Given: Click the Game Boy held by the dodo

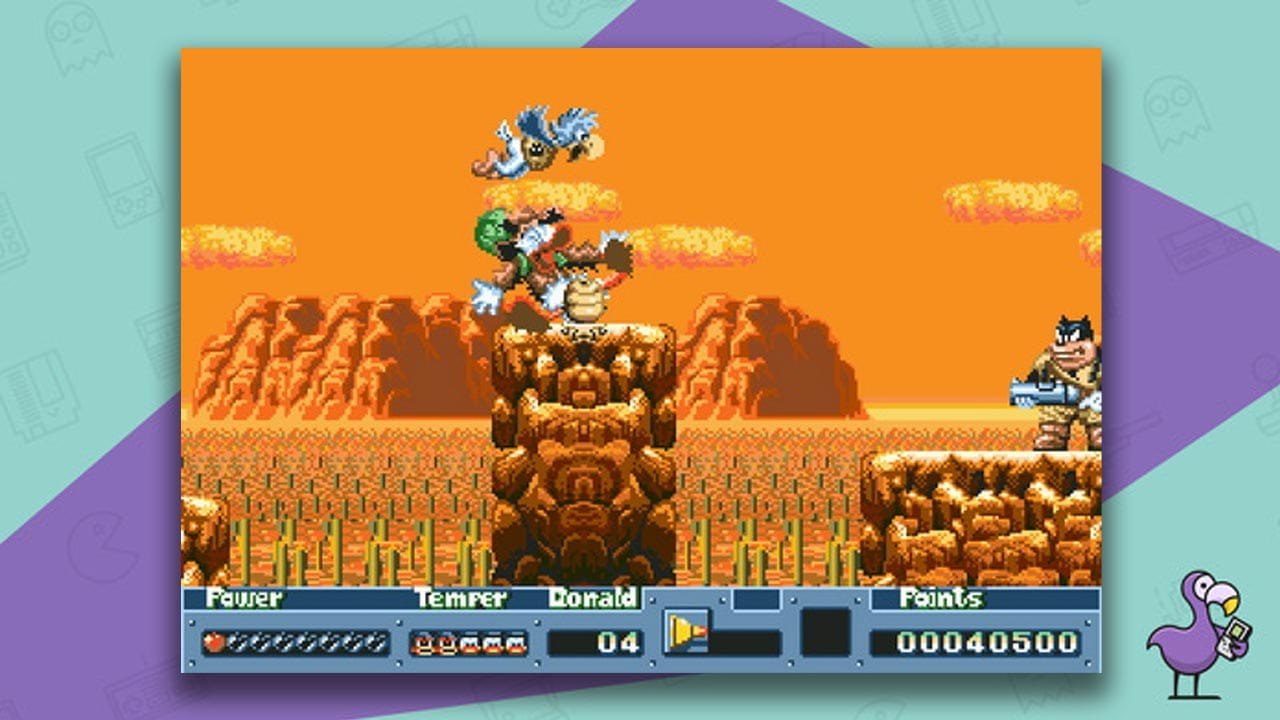Looking at the screenshot, I should (x=1234, y=636).
